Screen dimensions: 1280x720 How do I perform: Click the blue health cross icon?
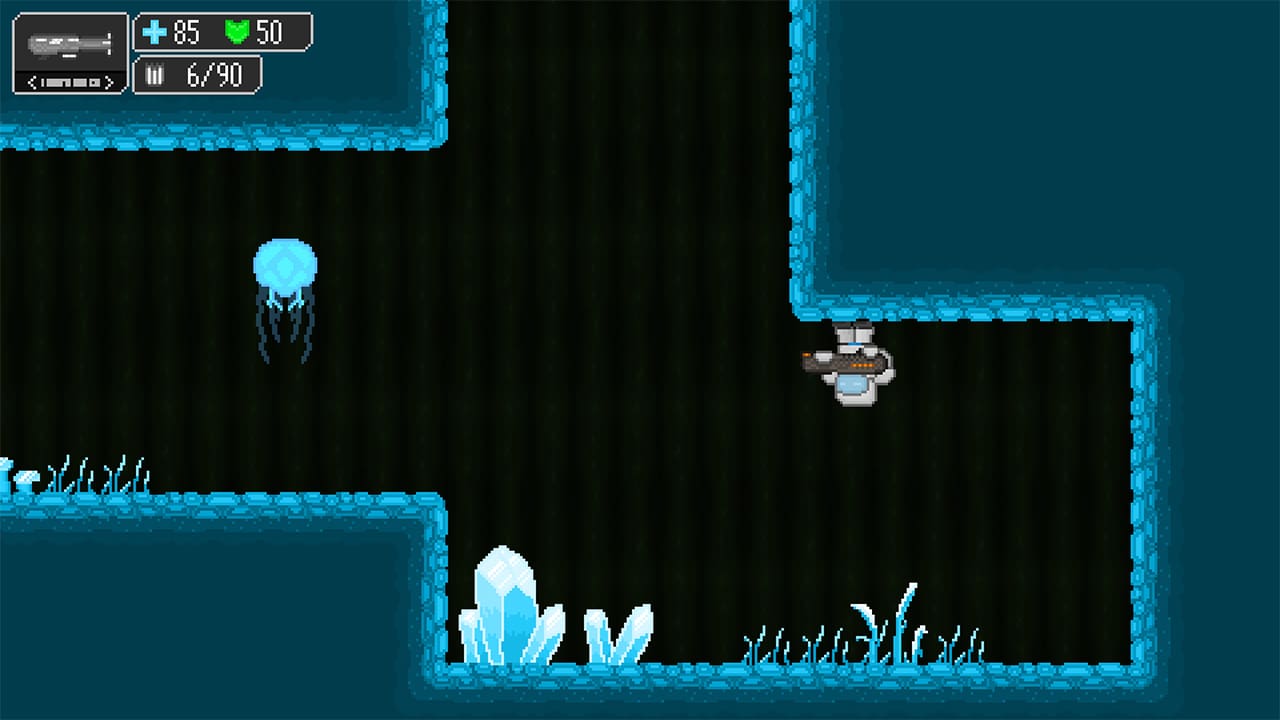coord(155,34)
